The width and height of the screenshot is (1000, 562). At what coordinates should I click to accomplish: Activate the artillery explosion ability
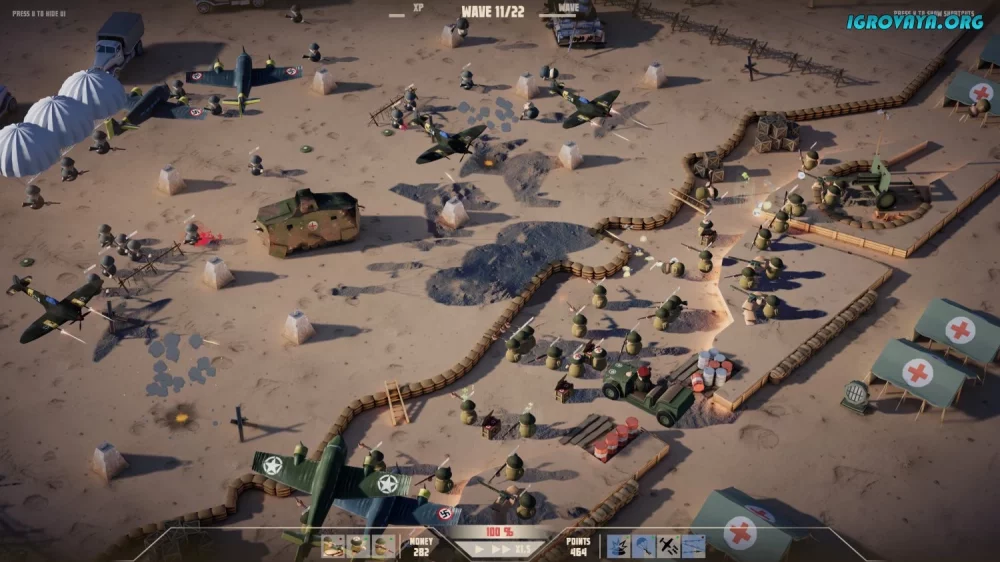[x=619, y=546]
